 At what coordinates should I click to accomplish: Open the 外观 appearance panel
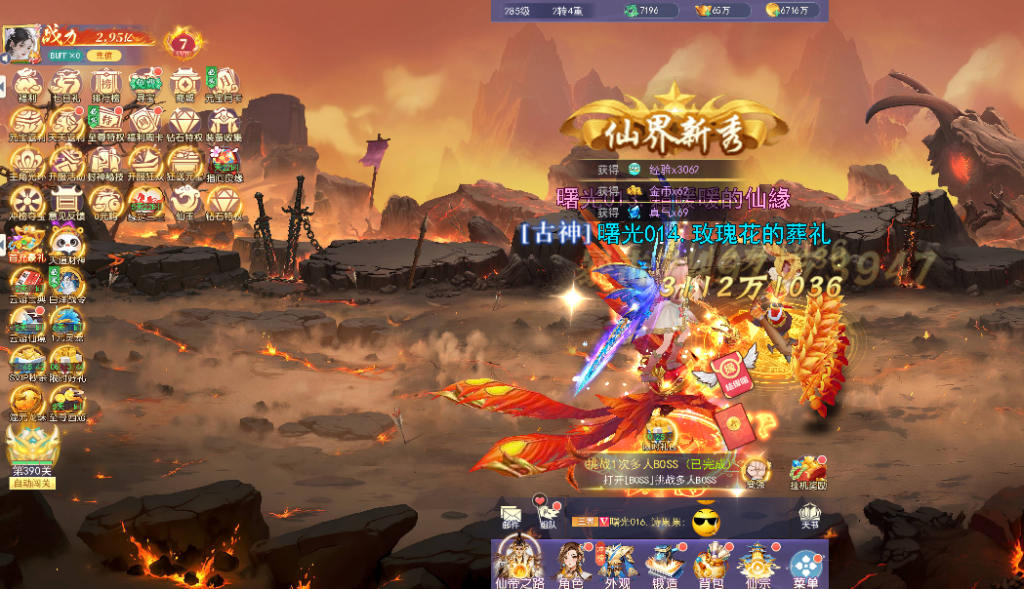tap(618, 564)
